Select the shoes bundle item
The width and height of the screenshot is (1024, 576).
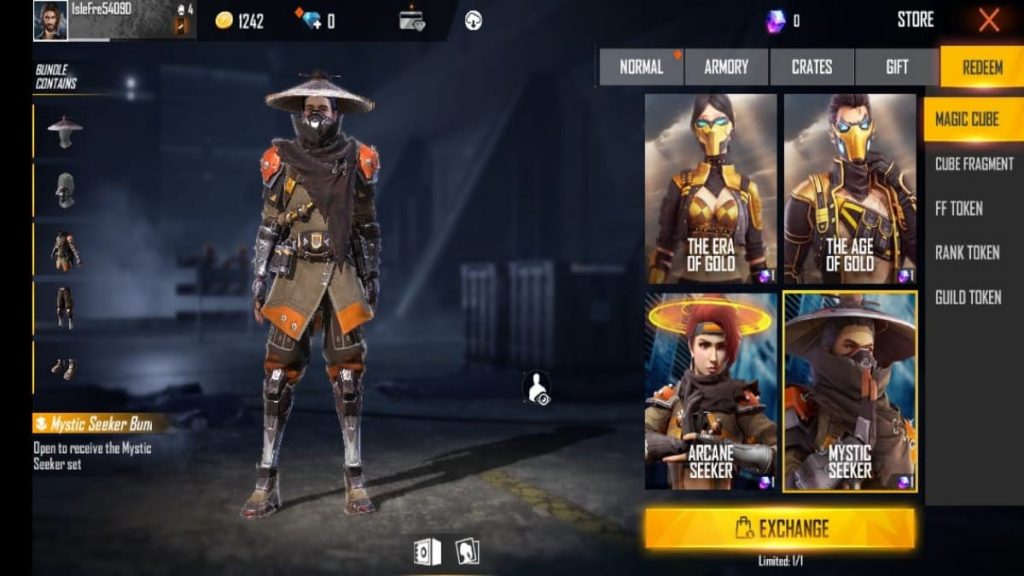[65, 367]
